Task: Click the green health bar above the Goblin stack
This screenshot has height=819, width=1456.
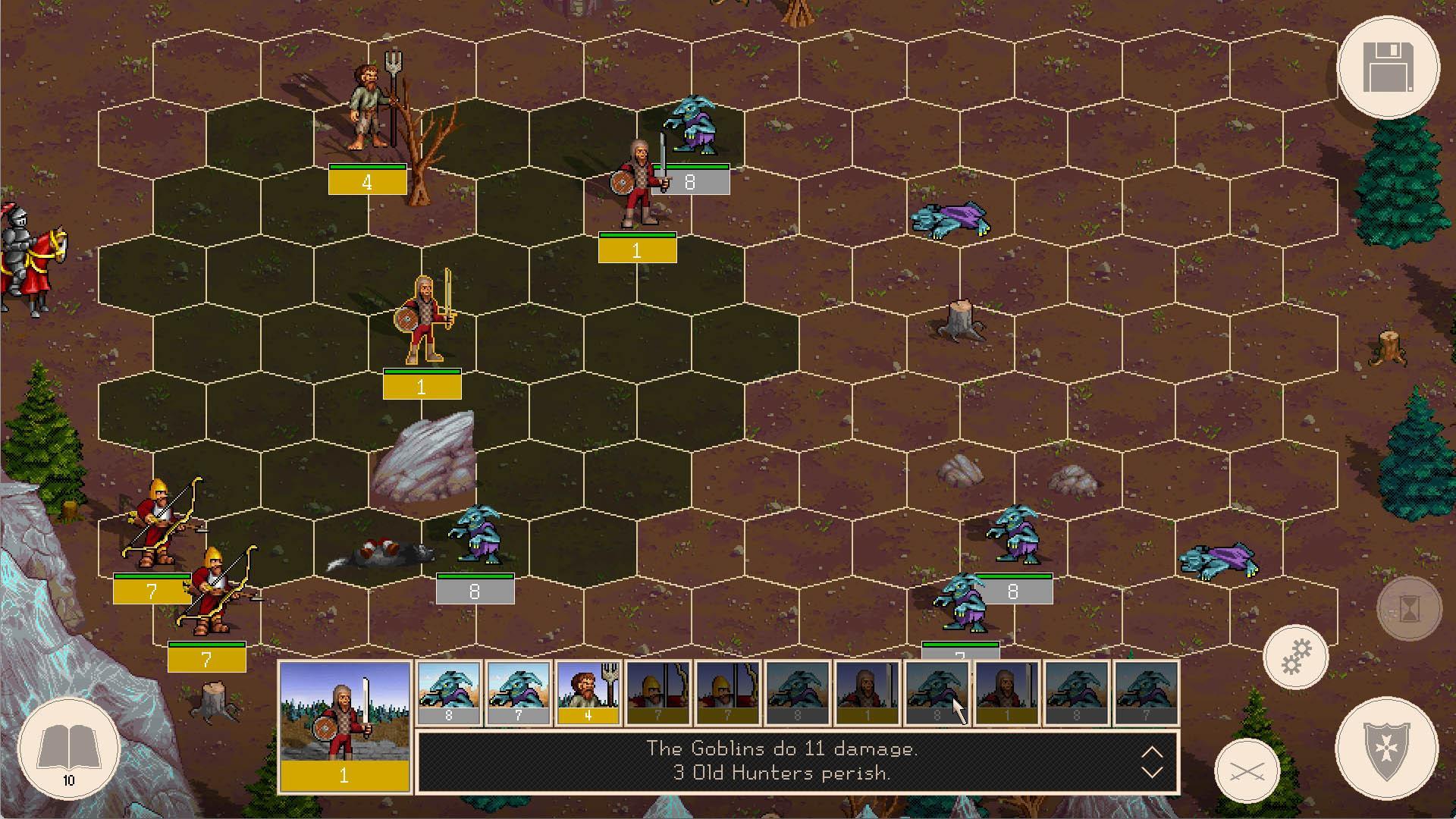Action: (475, 576)
